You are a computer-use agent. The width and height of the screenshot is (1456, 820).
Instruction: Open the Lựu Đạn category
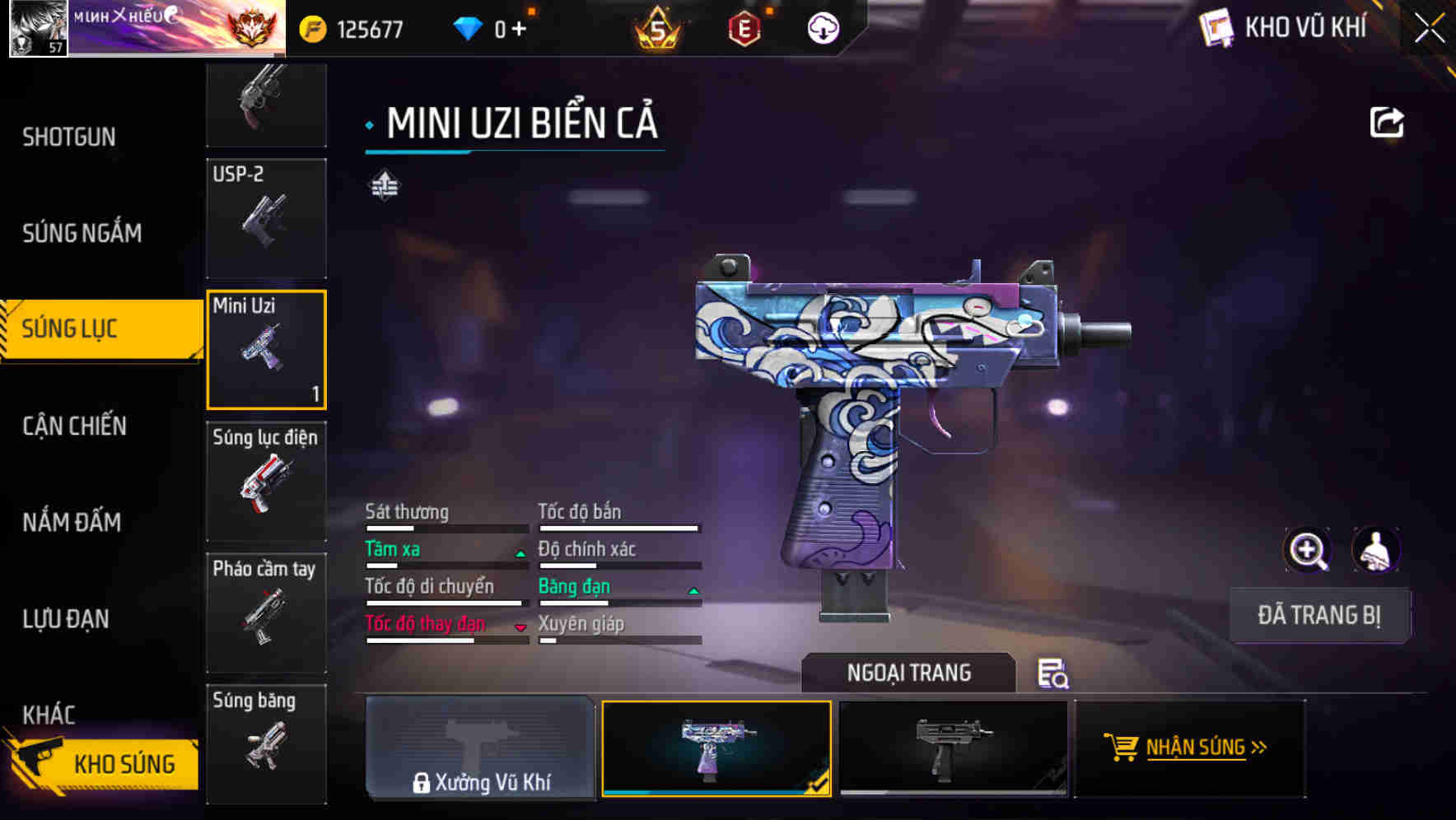pyautogui.click(x=66, y=618)
